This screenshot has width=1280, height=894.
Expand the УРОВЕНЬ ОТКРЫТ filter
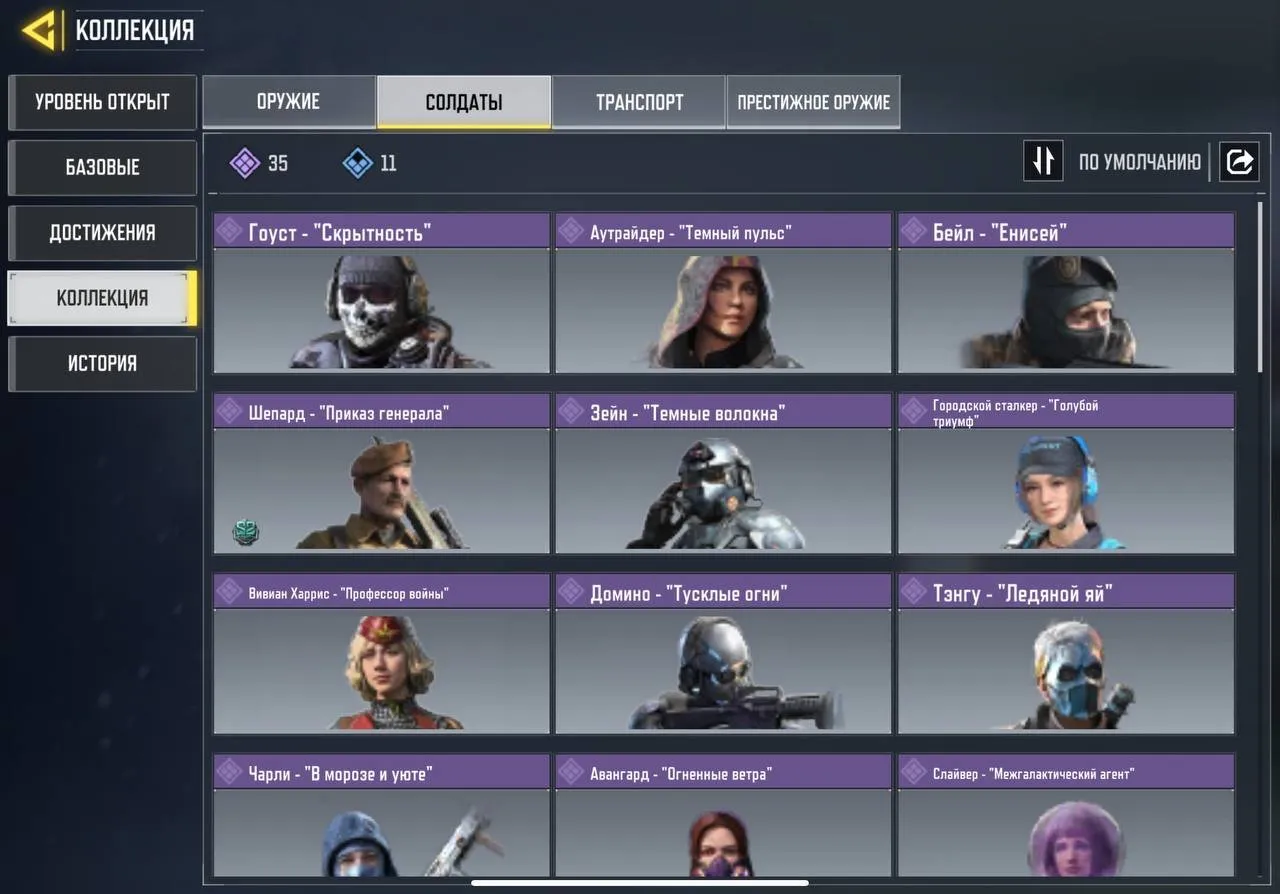(x=101, y=102)
